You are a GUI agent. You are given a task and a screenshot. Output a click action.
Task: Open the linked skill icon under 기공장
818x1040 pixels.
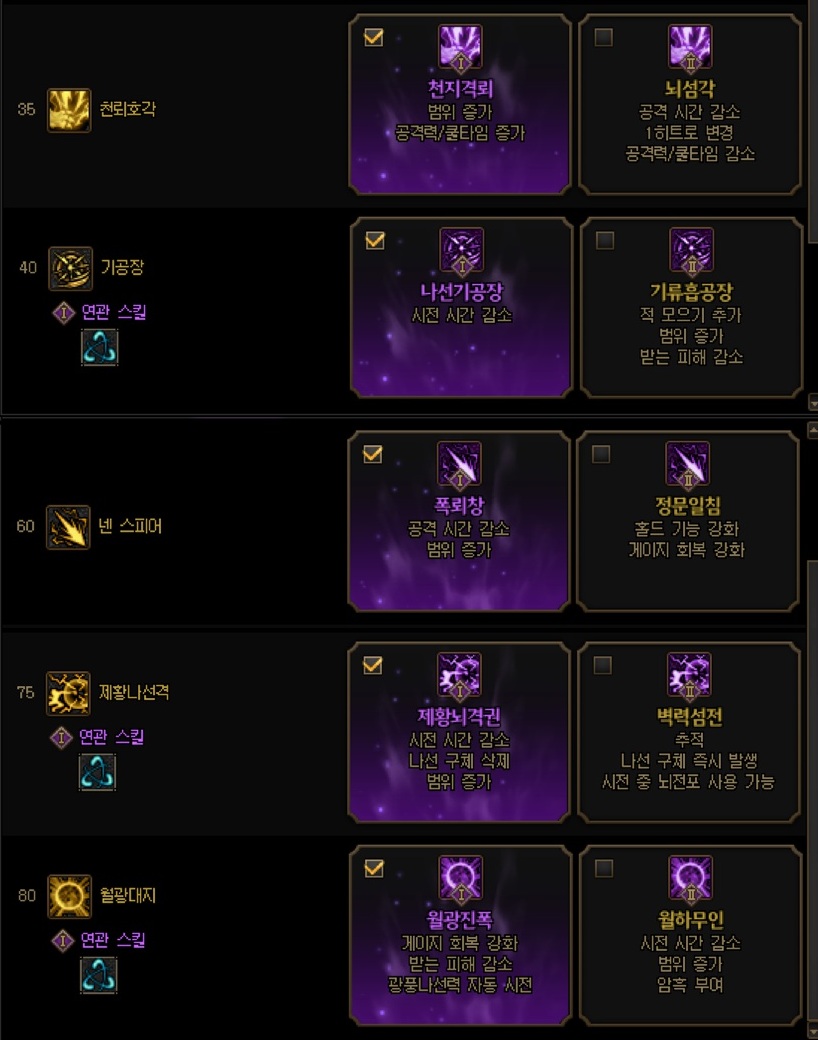point(99,348)
